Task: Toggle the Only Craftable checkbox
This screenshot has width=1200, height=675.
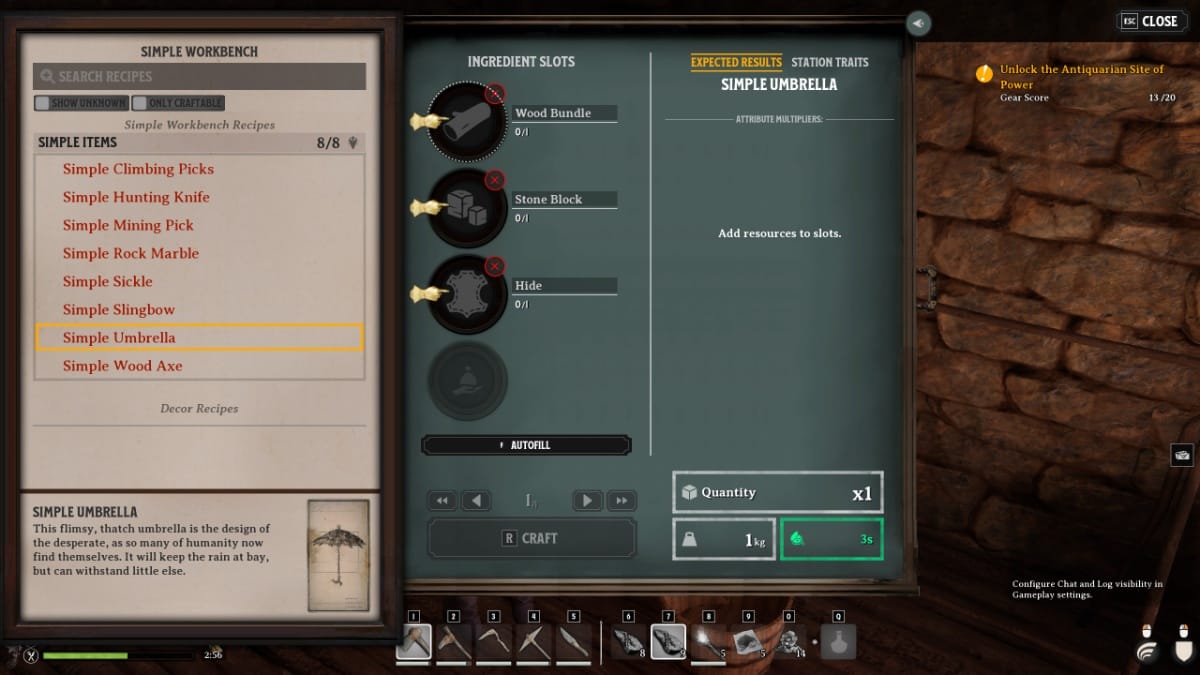Action: (178, 103)
